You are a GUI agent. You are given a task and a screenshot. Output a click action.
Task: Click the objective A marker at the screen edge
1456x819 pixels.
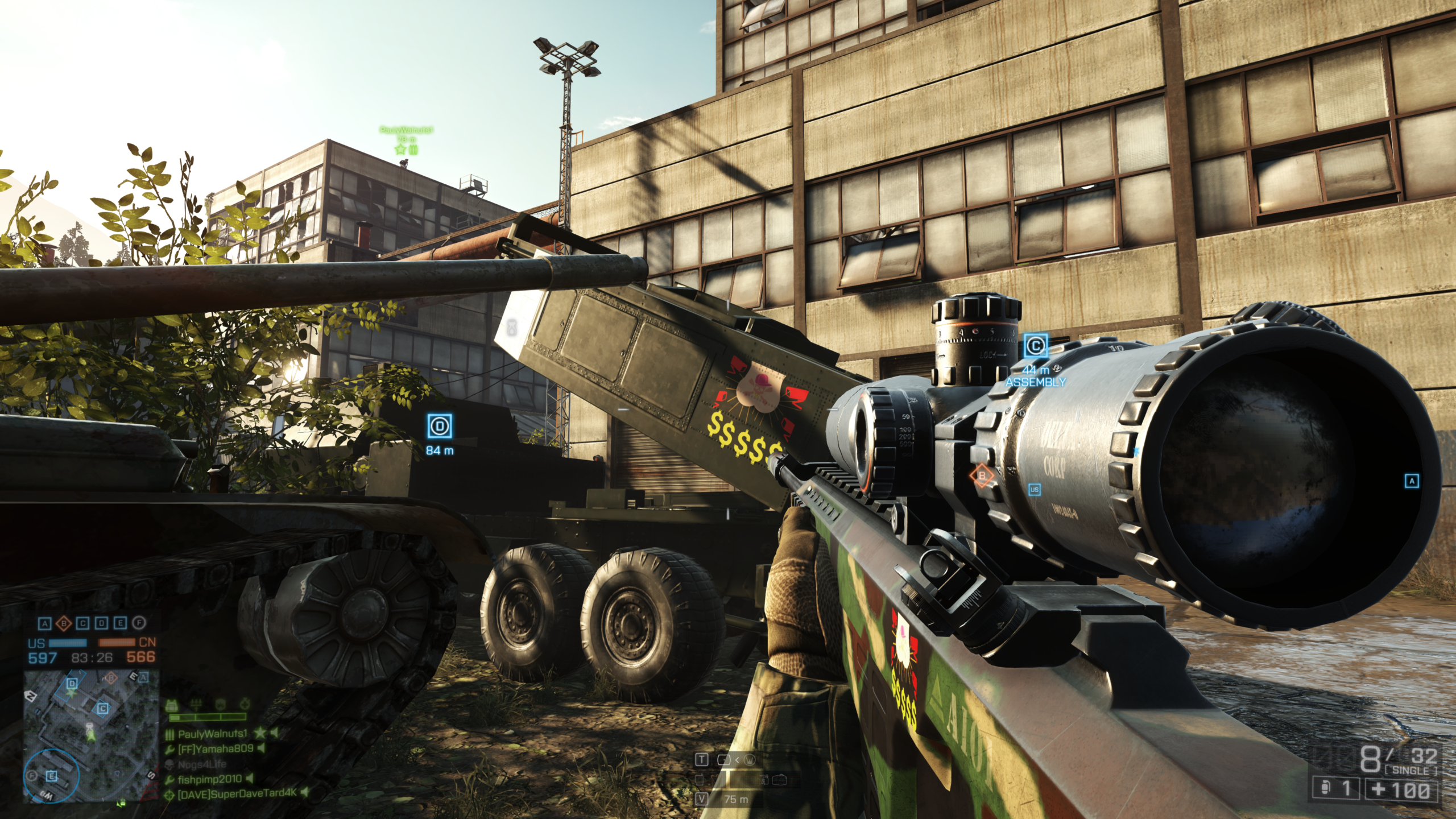(x=1412, y=481)
